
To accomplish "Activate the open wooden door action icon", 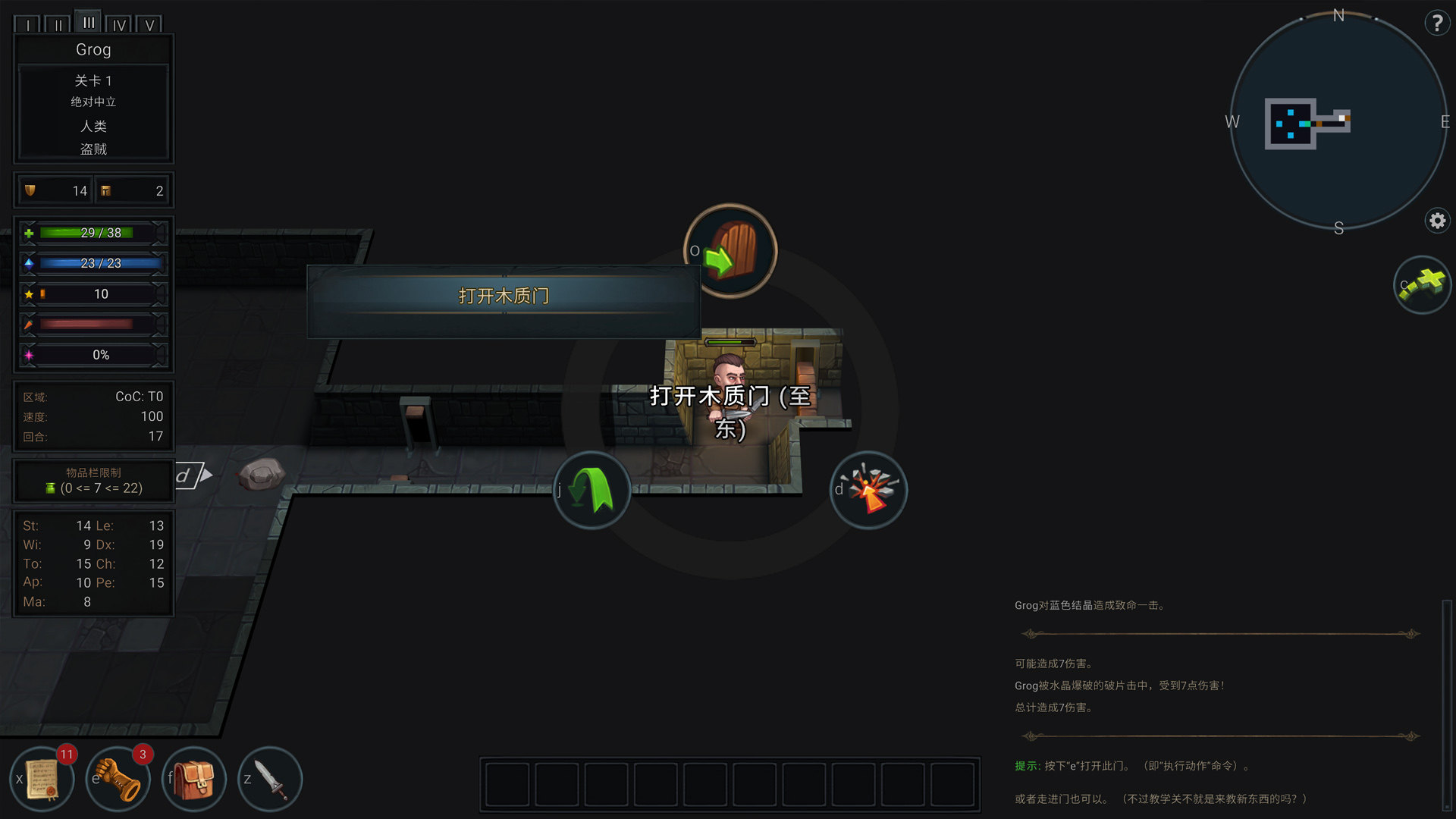I will (x=730, y=251).
